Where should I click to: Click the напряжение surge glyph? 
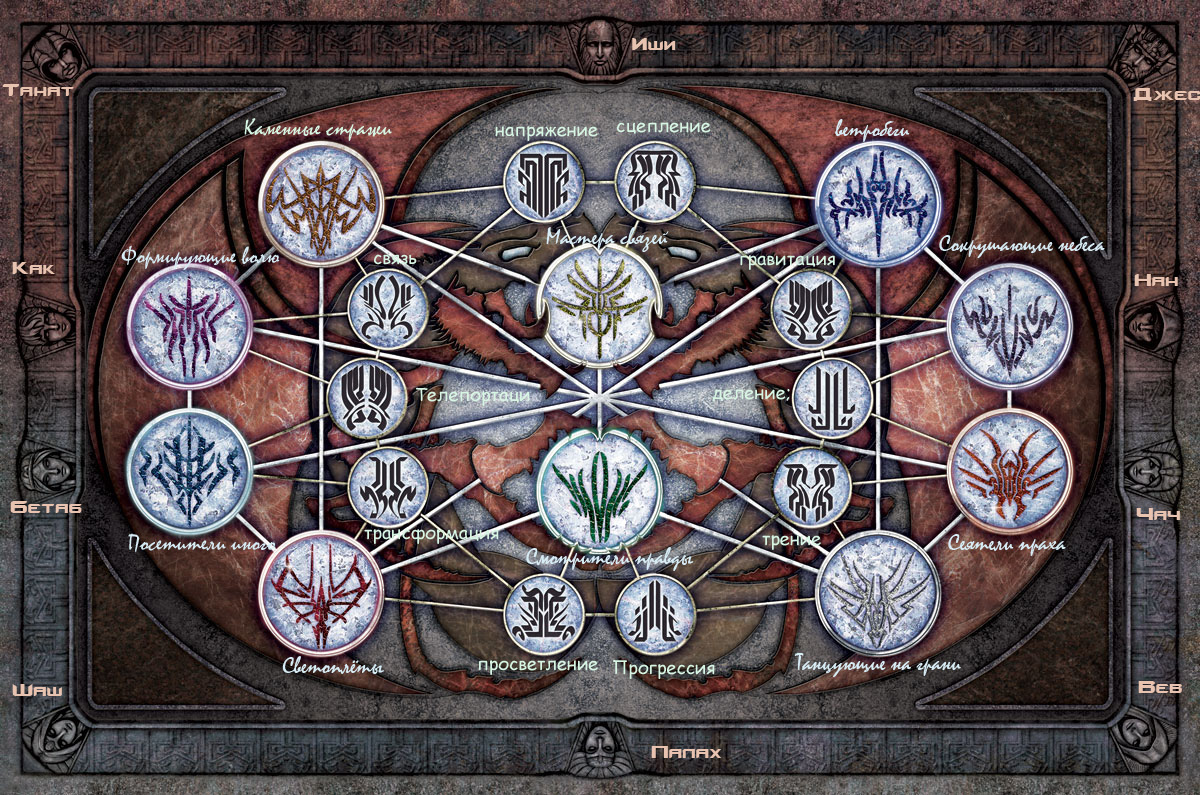543,183
